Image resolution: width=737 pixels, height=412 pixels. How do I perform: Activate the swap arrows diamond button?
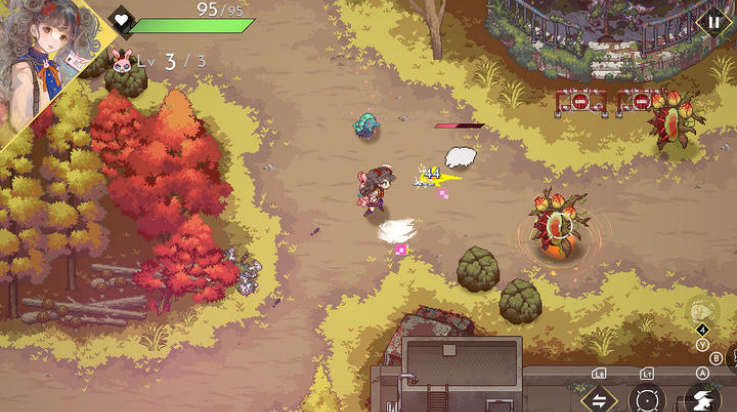tap(599, 399)
